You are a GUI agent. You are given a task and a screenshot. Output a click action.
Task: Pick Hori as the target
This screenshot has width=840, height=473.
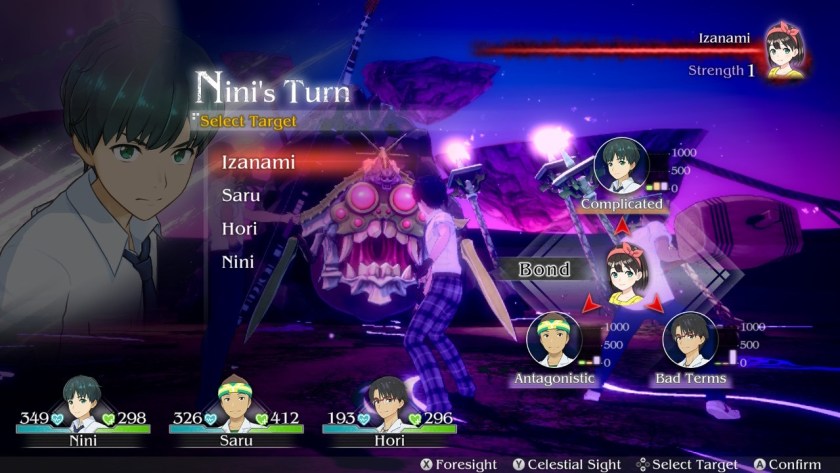tap(239, 228)
